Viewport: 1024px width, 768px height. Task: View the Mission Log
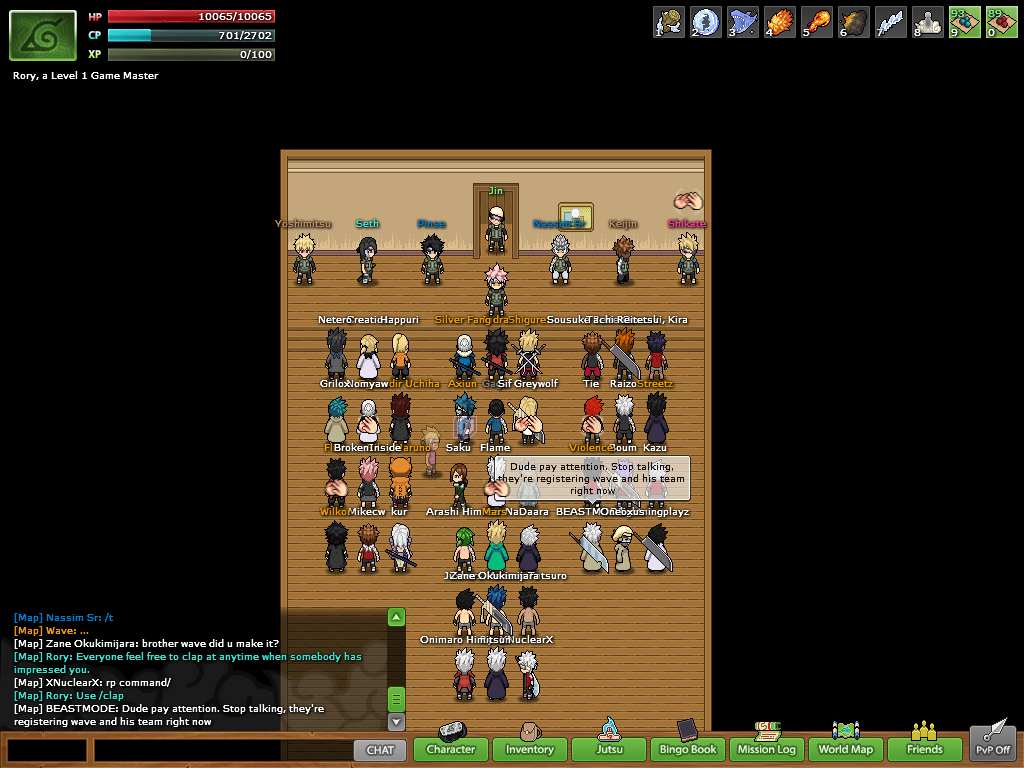(x=767, y=748)
